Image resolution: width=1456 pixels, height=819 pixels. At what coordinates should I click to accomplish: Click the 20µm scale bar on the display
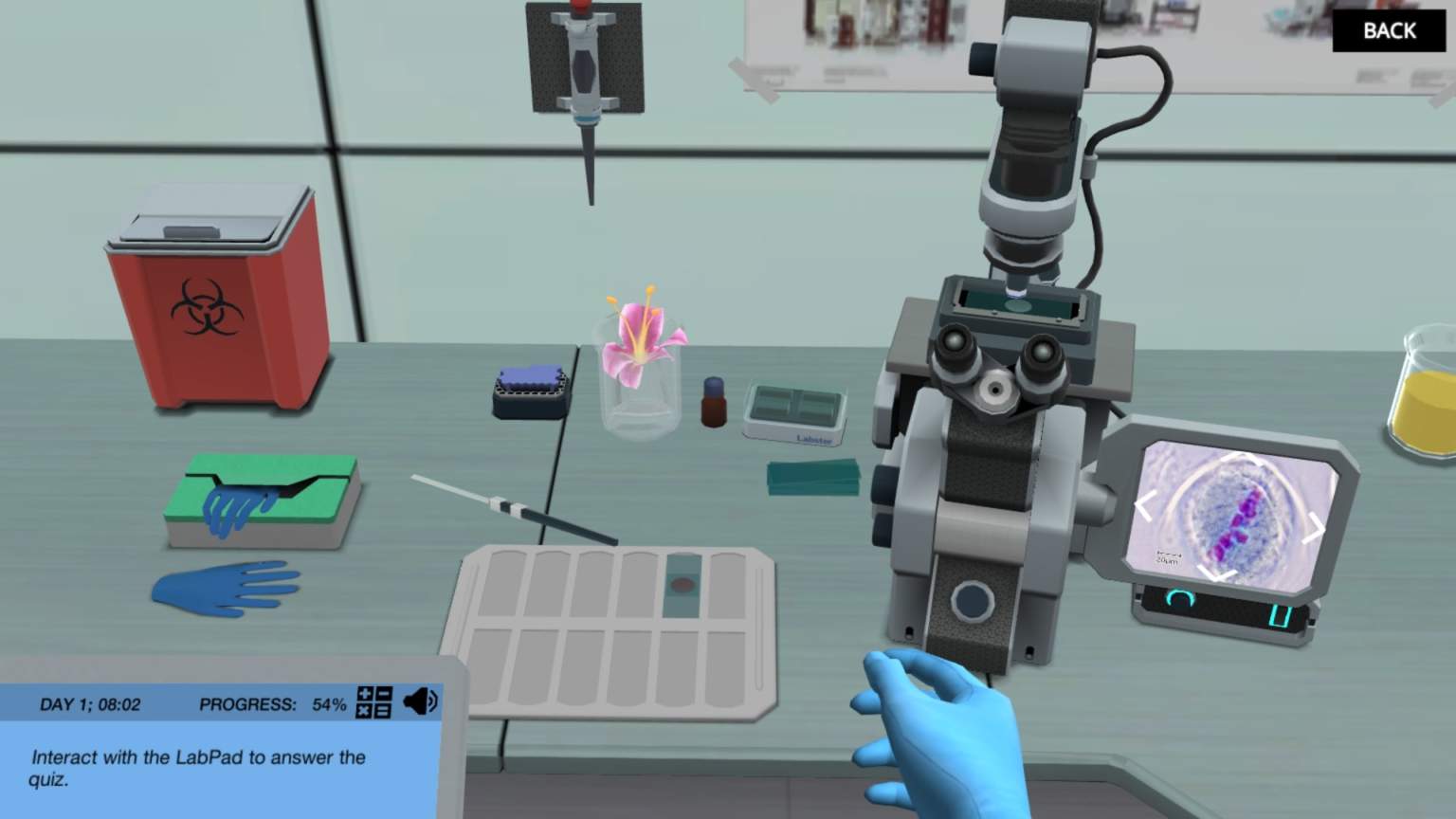tap(1167, 556)
